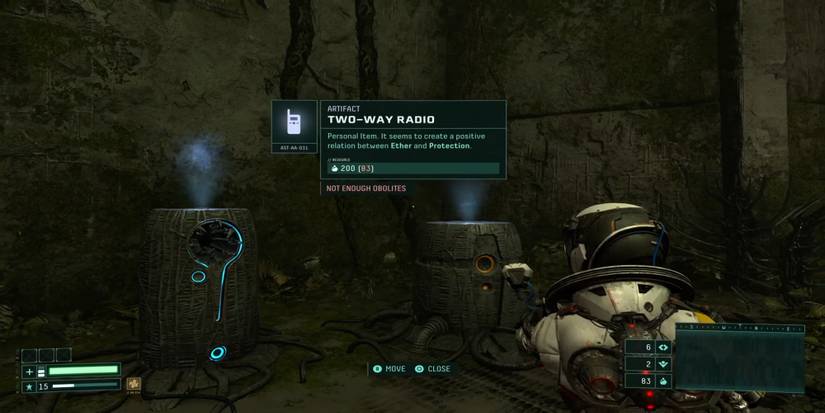Click the gold artifact icon beside proficiency bar
The width and height of the screenshot is (825, 413).
click(133, 384)
